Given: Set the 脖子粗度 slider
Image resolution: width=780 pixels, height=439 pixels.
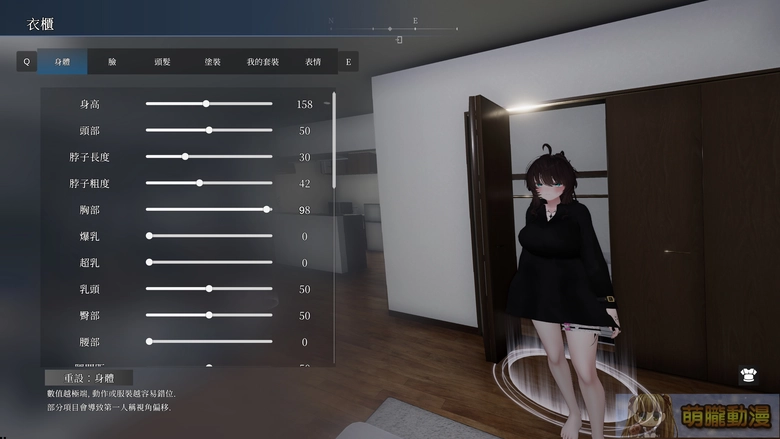Looking at the screenshot, I should coord(199,183).
